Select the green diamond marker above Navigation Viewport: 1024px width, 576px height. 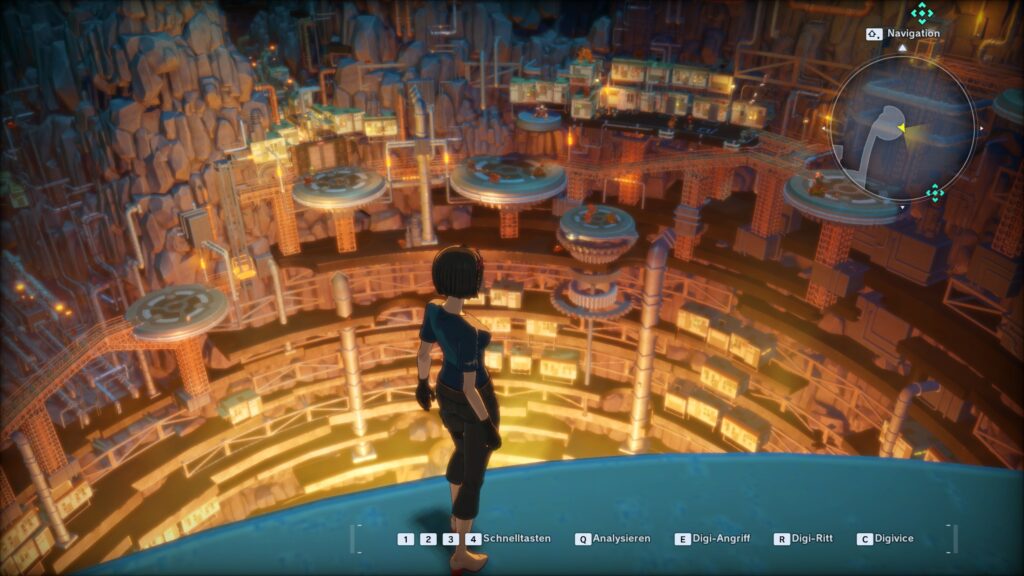pyautogui.click(x=921, y=13)
